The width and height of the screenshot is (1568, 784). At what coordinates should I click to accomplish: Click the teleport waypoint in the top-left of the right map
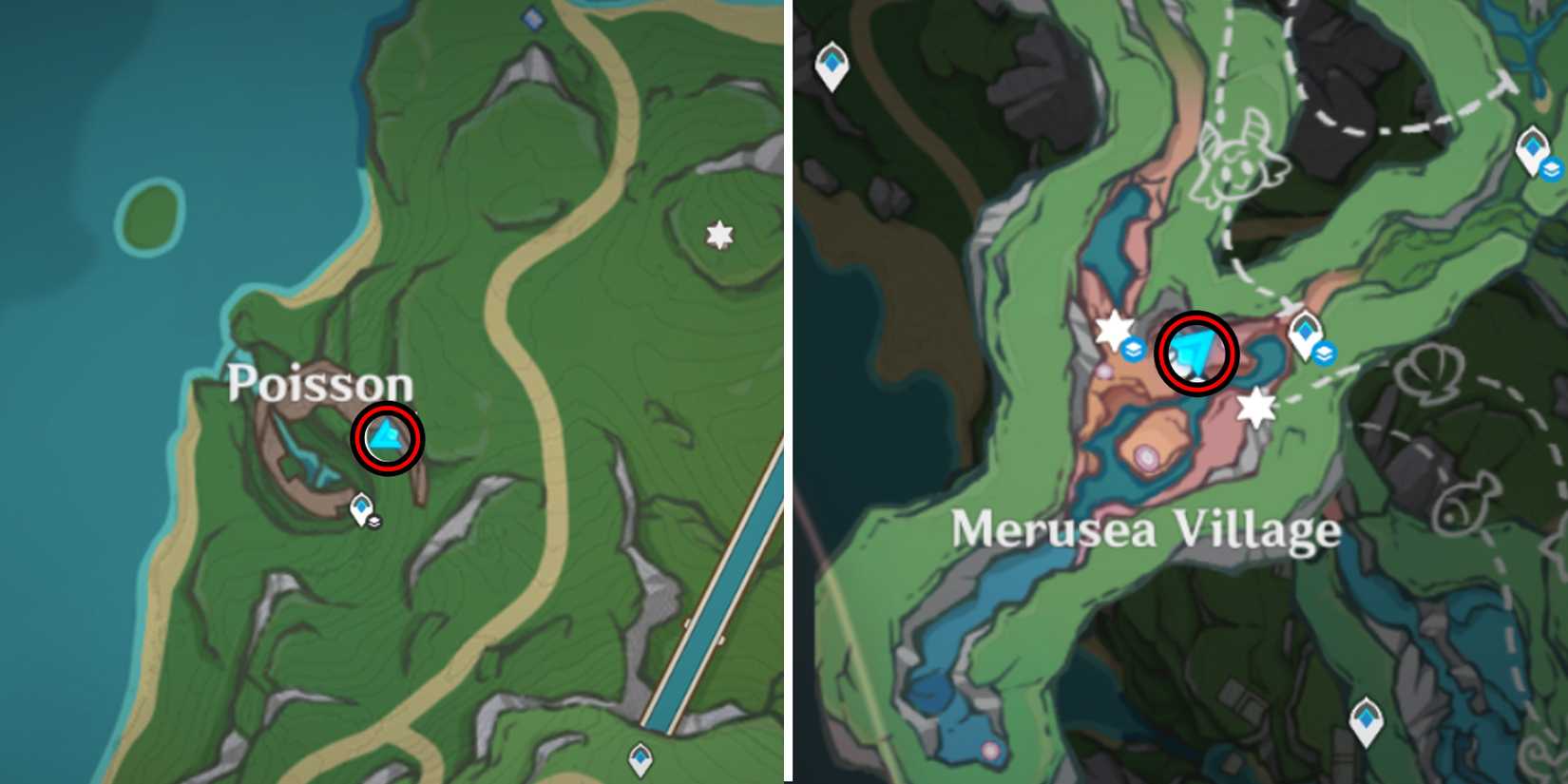(831, 63)
